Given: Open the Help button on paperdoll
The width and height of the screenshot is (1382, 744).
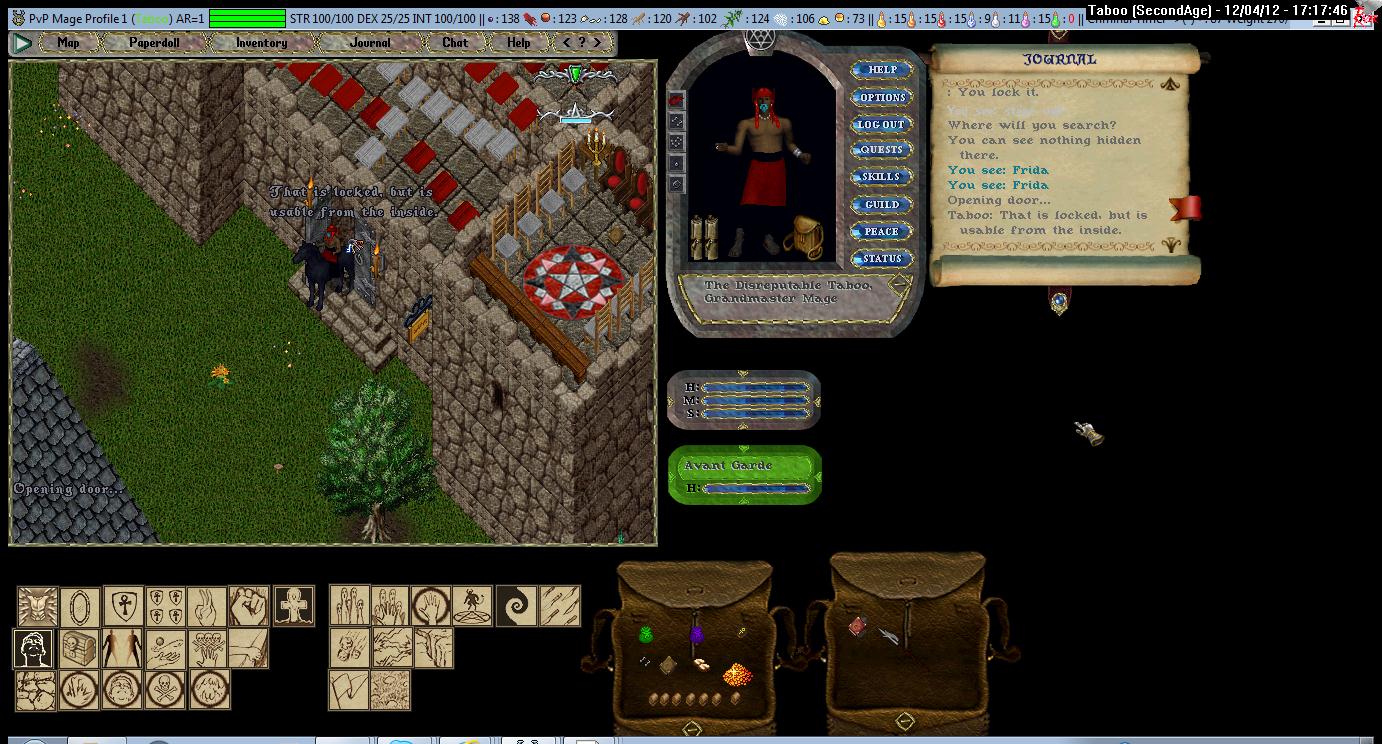Looking at the screenshot, I should 882,70.
